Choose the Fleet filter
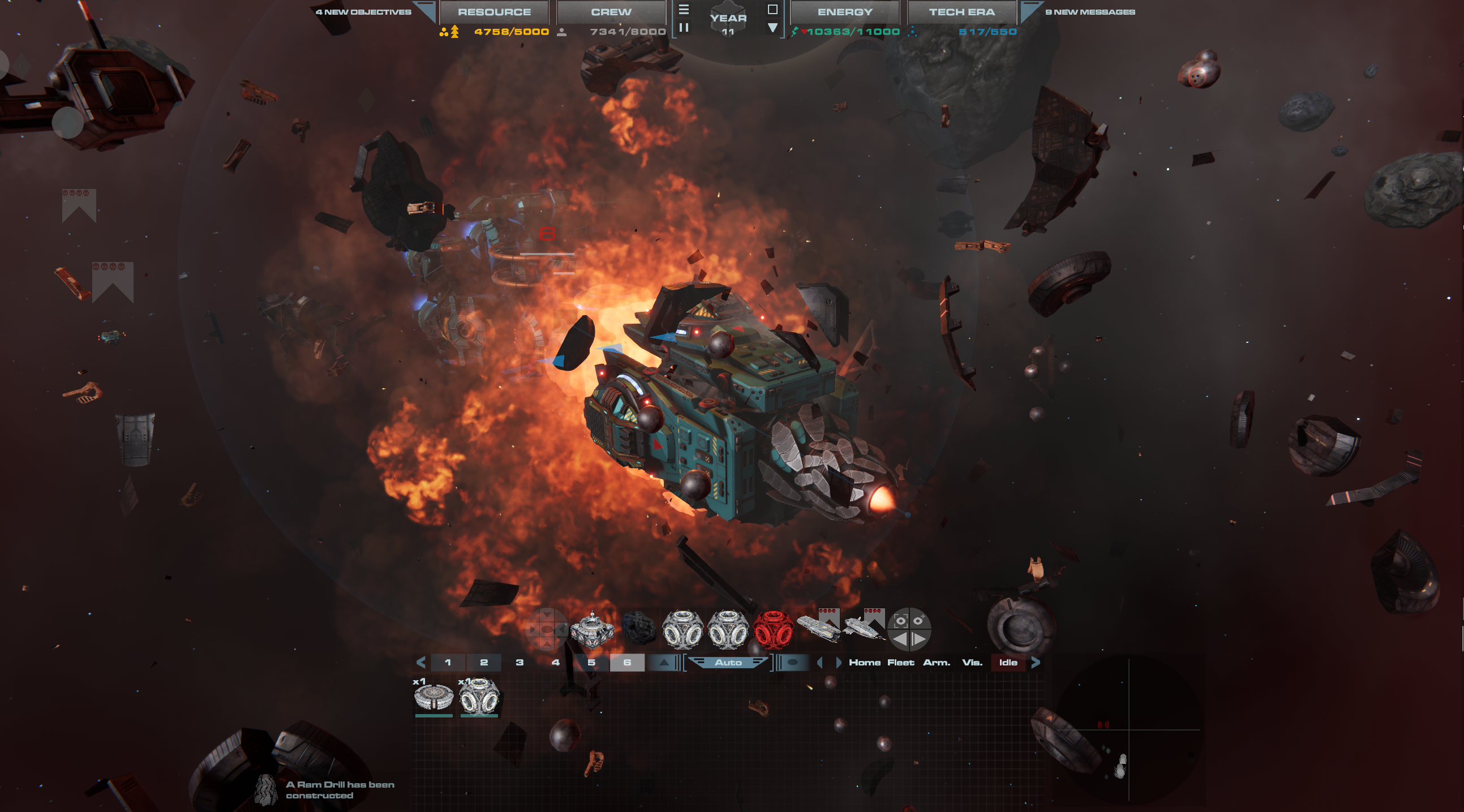This screenshot has width=1464, height=812. pyautogui.click(x=901, y=663)
